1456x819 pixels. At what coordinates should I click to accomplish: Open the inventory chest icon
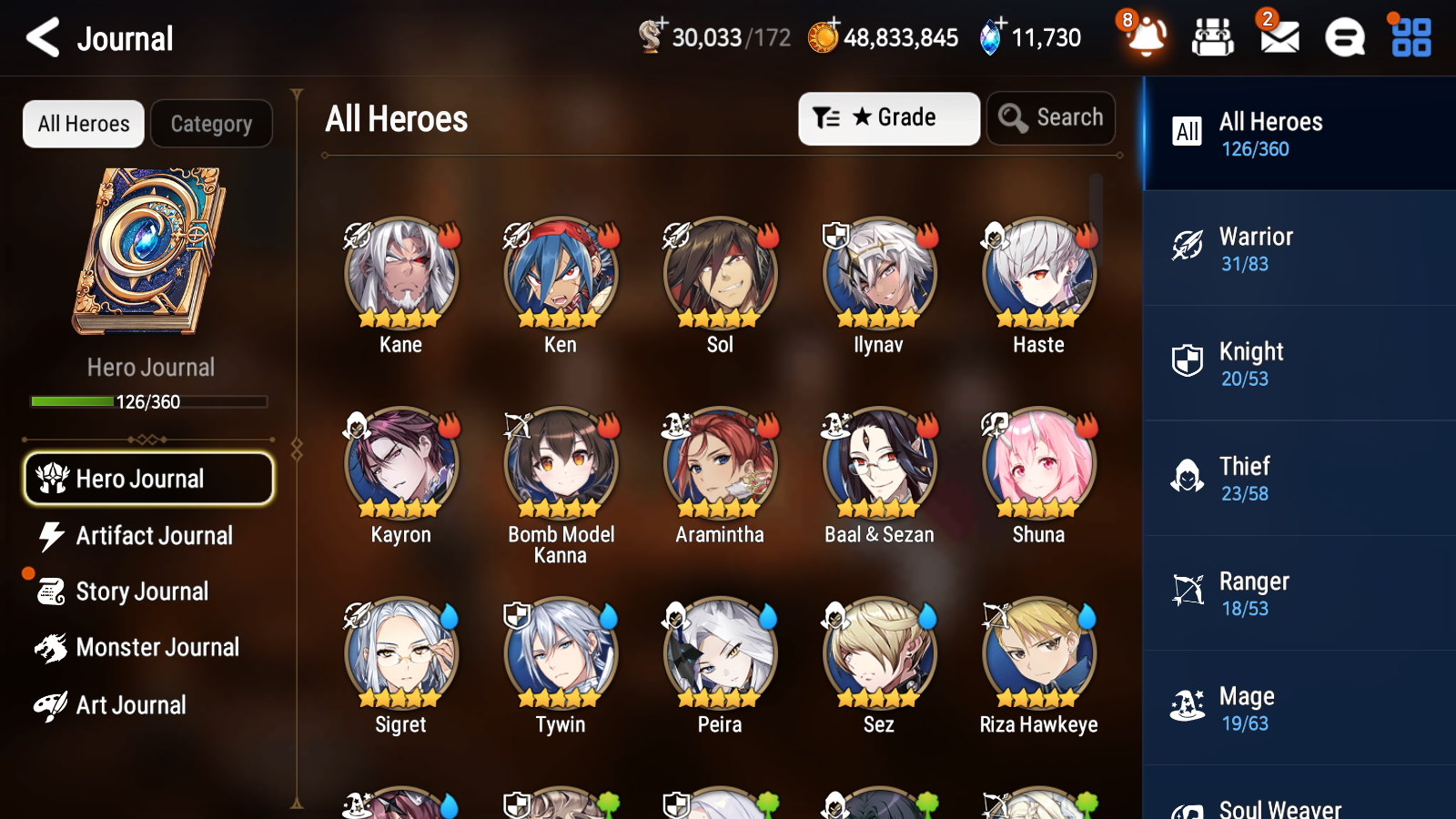pyautogui.click(x=1213, y=38)
